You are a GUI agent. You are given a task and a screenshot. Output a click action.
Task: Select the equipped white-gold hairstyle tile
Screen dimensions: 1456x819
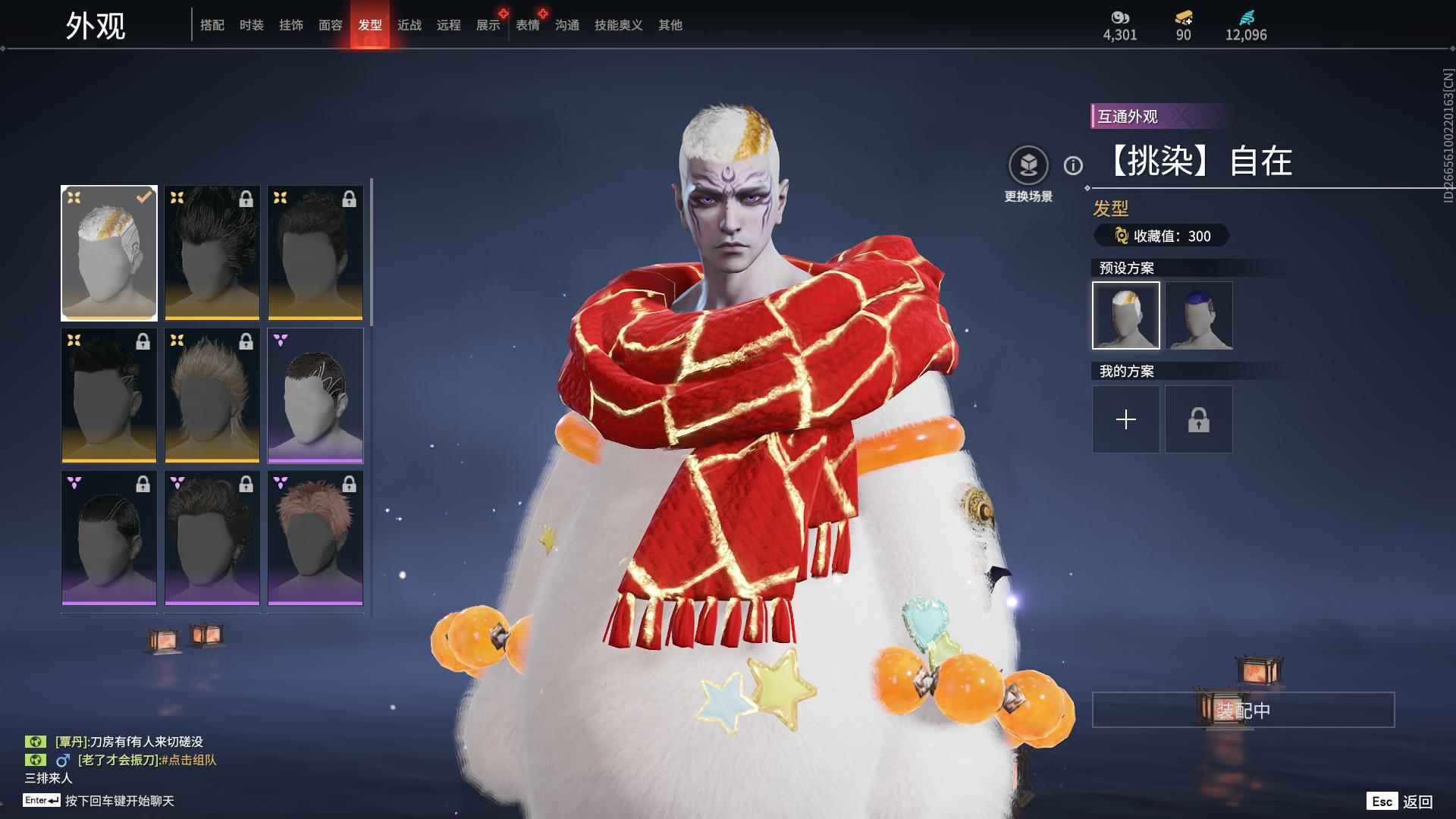[x=109, y=253]
